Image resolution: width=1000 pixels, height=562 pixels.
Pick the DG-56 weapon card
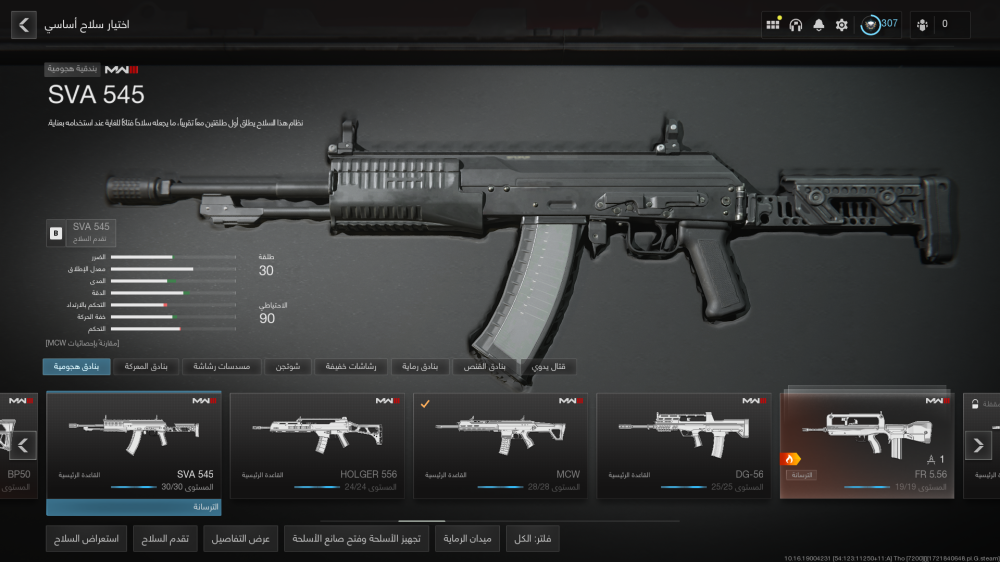click(x=684, y=443)
